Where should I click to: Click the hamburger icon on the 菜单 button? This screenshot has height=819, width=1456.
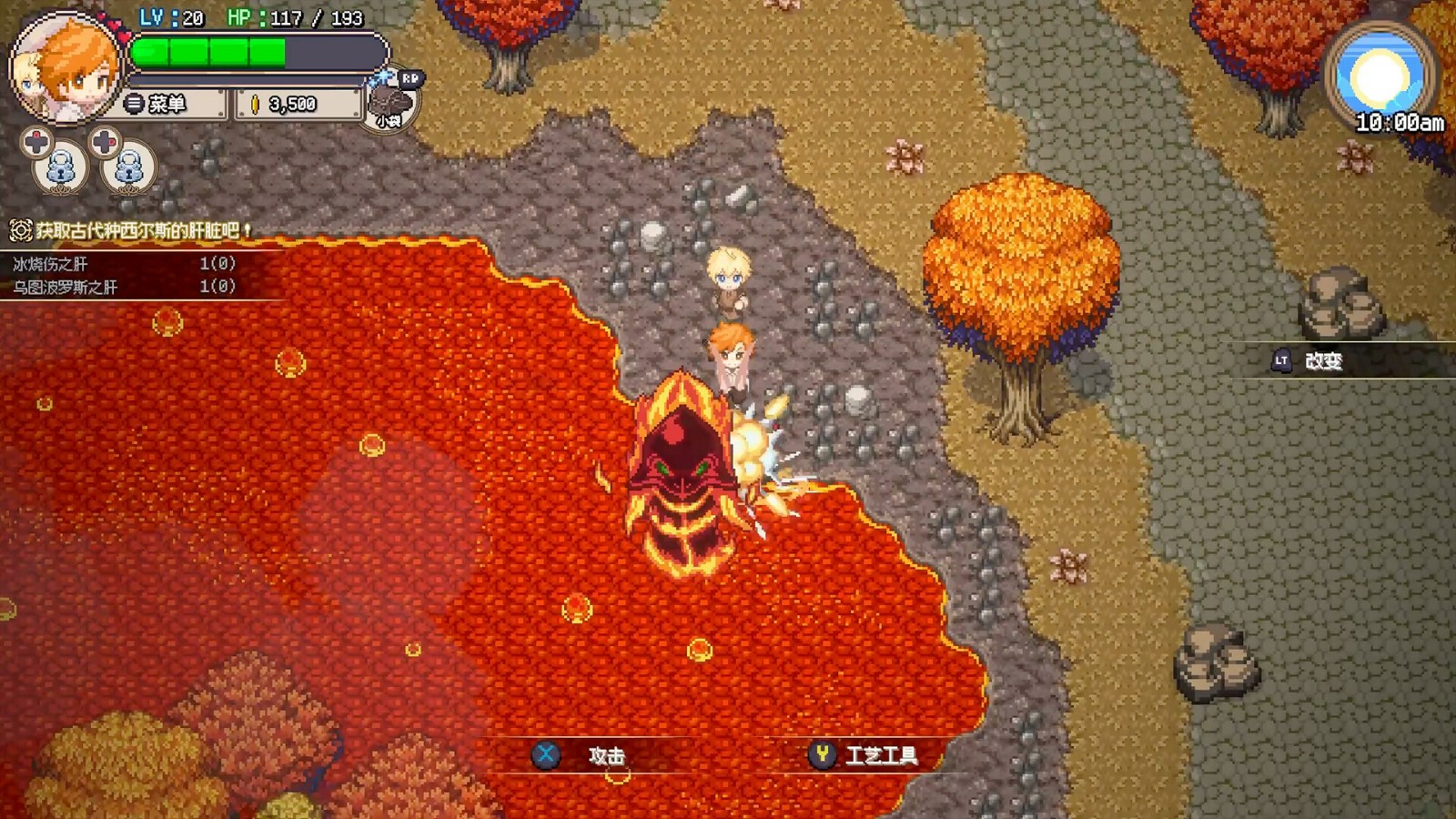[132, 104]
